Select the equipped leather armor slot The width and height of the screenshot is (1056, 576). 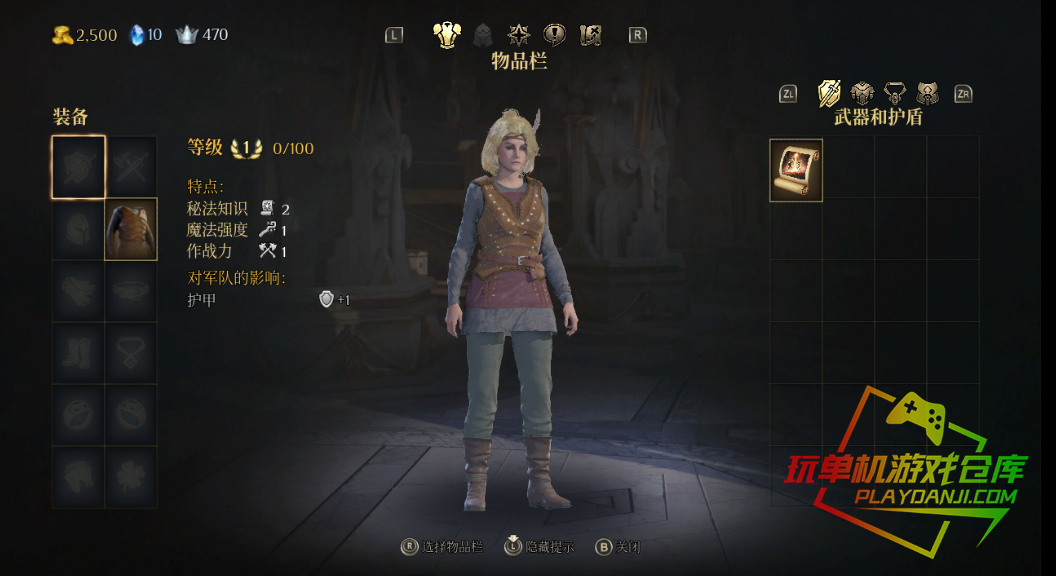point(131,229)
